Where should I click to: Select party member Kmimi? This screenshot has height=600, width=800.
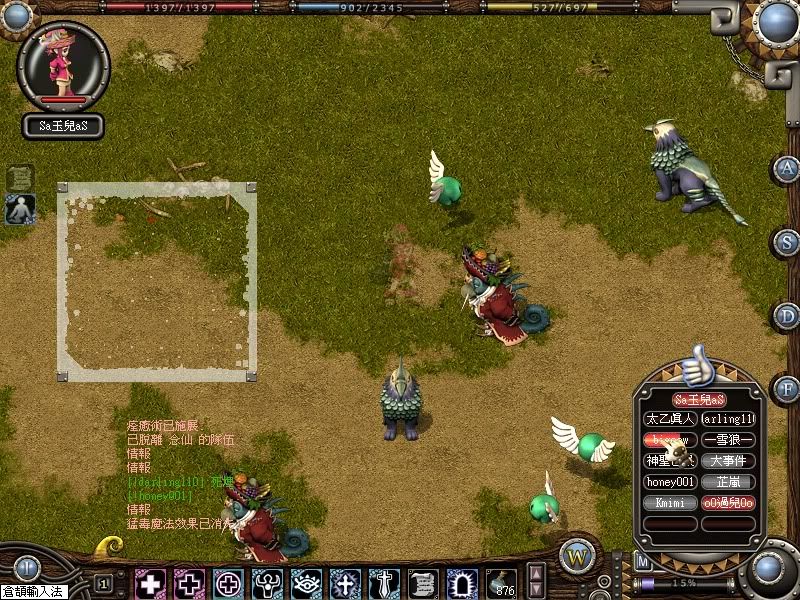pyautogui.click(x=669, y=503)
